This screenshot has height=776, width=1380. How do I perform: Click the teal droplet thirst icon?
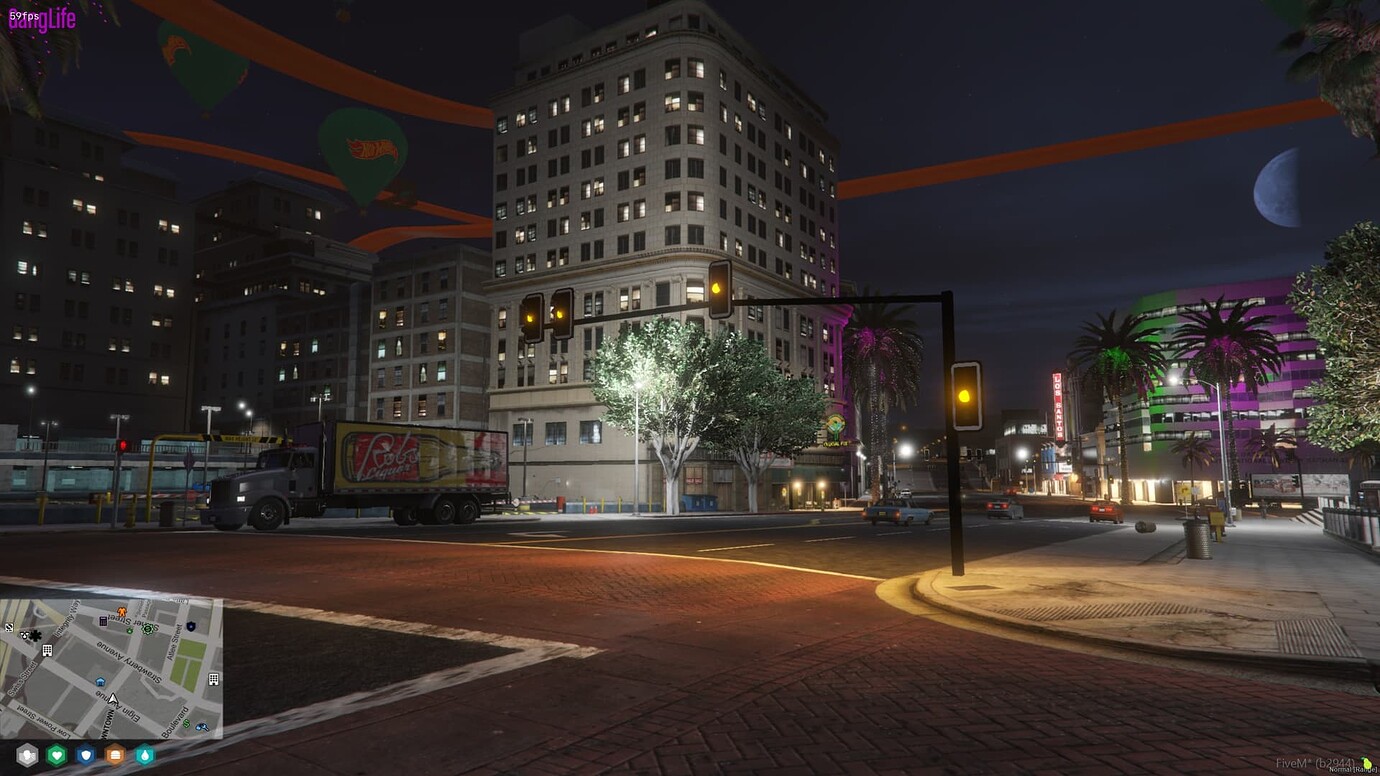click(x=145, y=755)
